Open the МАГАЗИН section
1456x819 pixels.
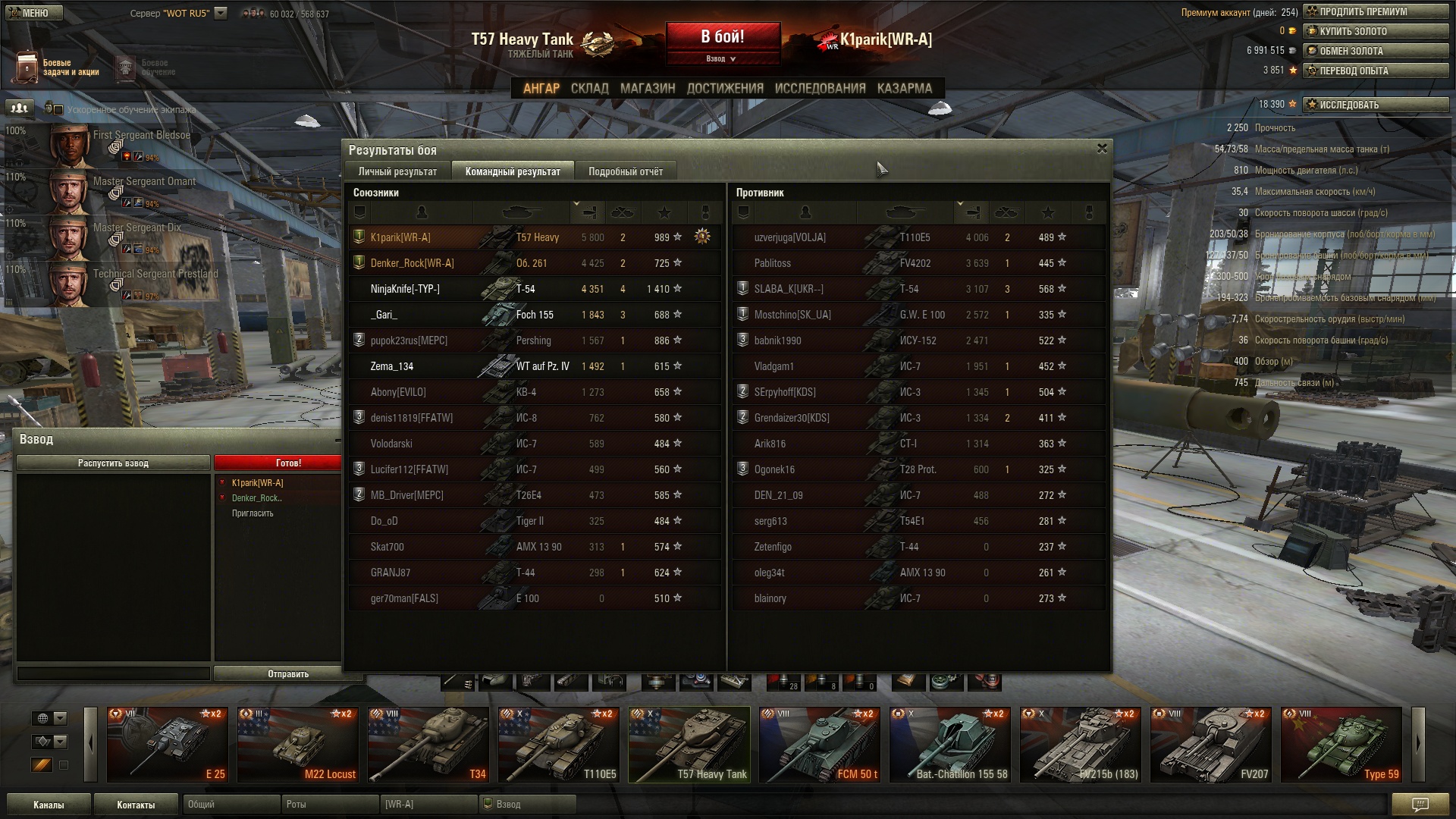pyautogui.click(x=647, y=88)
